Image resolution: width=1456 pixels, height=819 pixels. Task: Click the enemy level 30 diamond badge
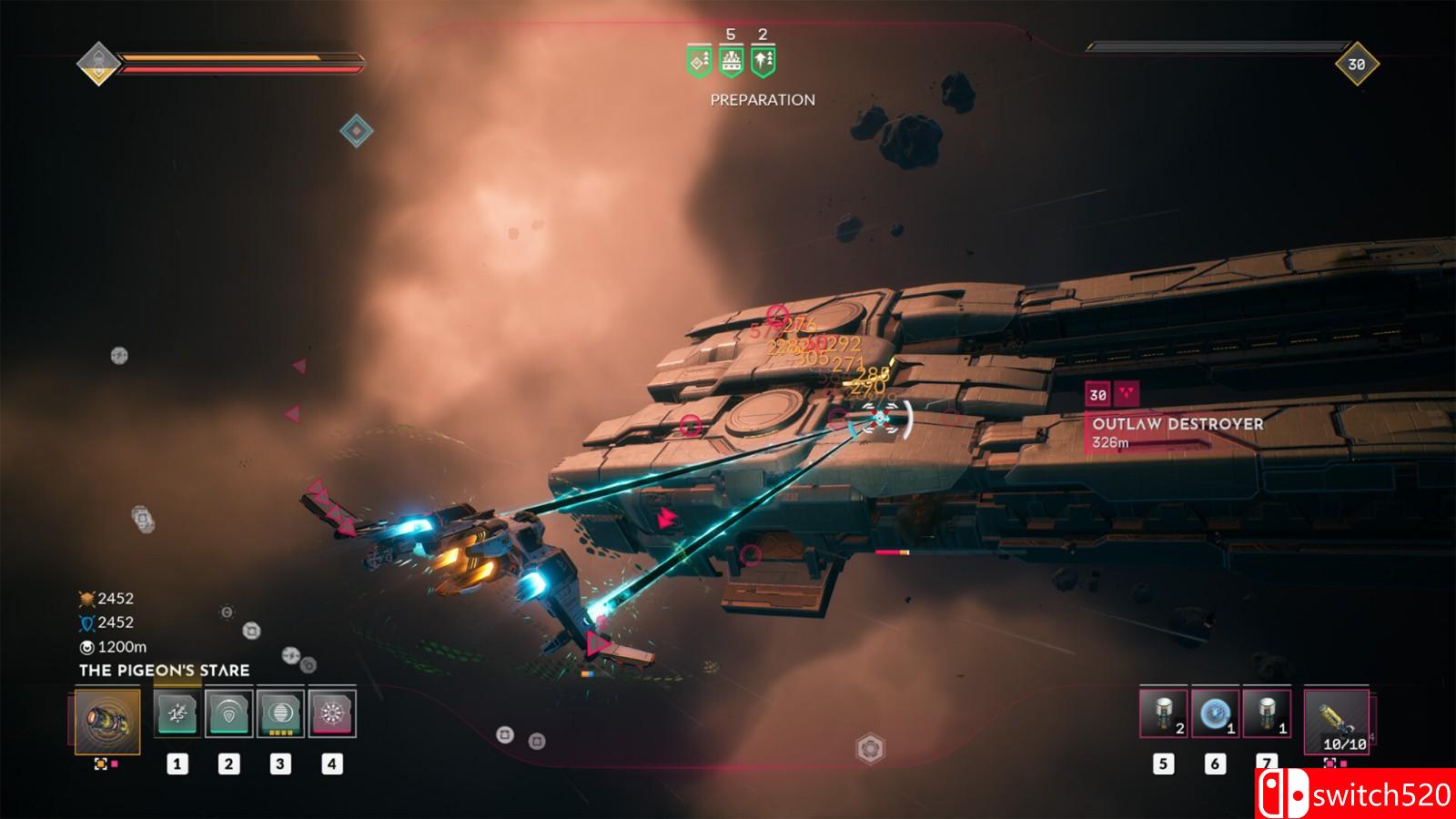[x=1356, y=64]
